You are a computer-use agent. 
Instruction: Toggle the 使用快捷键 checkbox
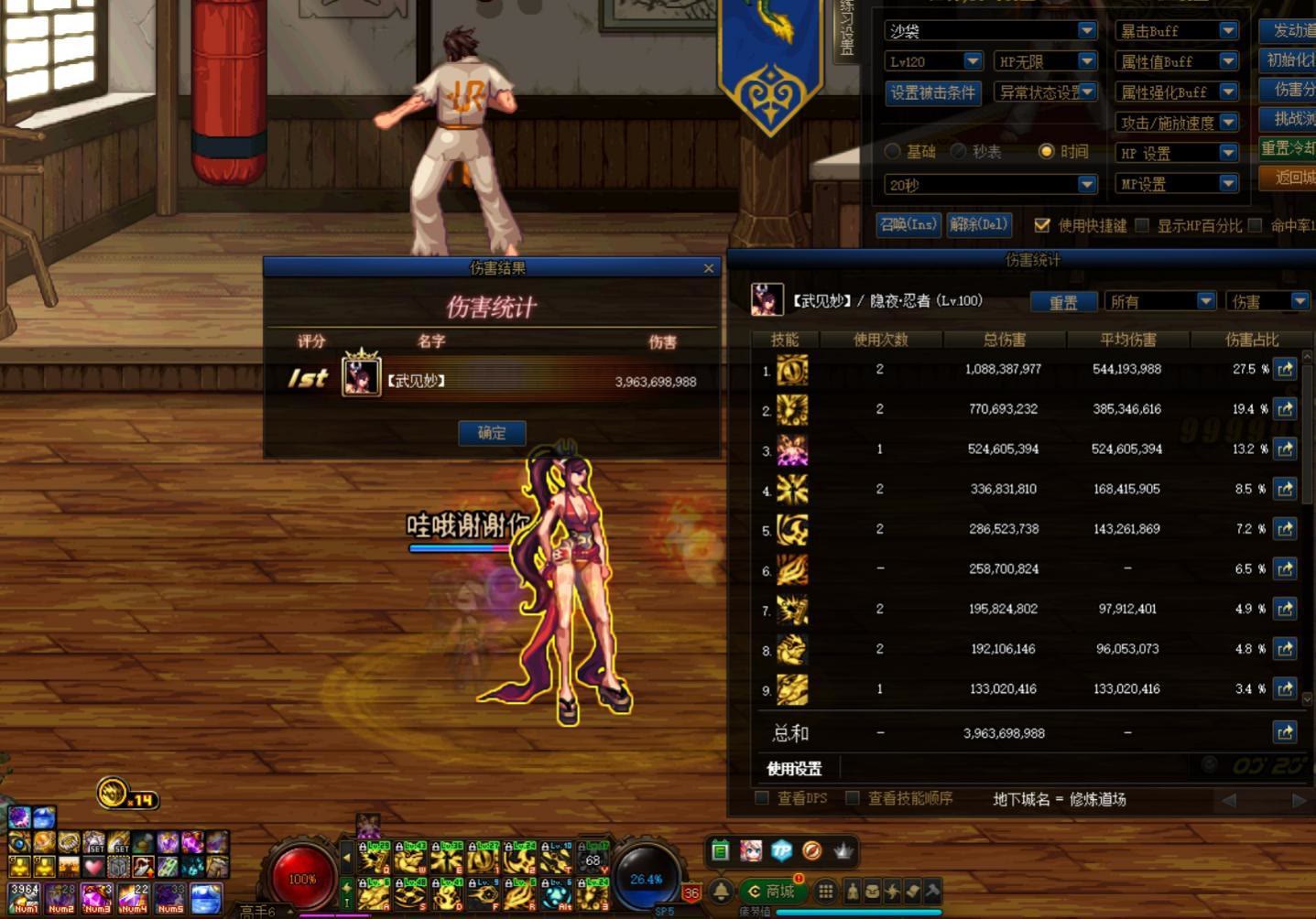point(1042,225)
